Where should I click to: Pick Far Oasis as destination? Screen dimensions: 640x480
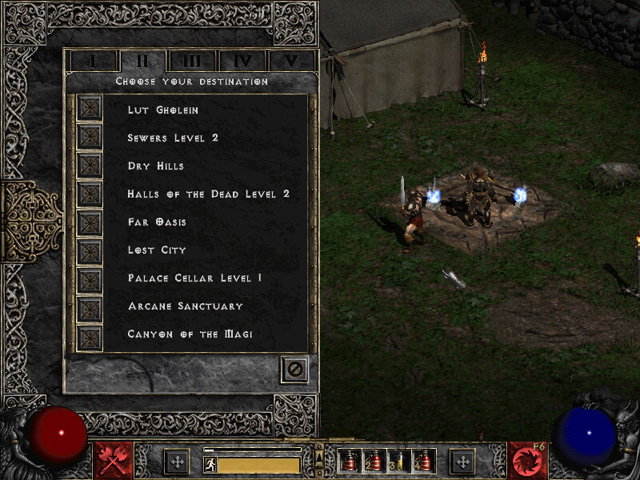coord(90,221)
